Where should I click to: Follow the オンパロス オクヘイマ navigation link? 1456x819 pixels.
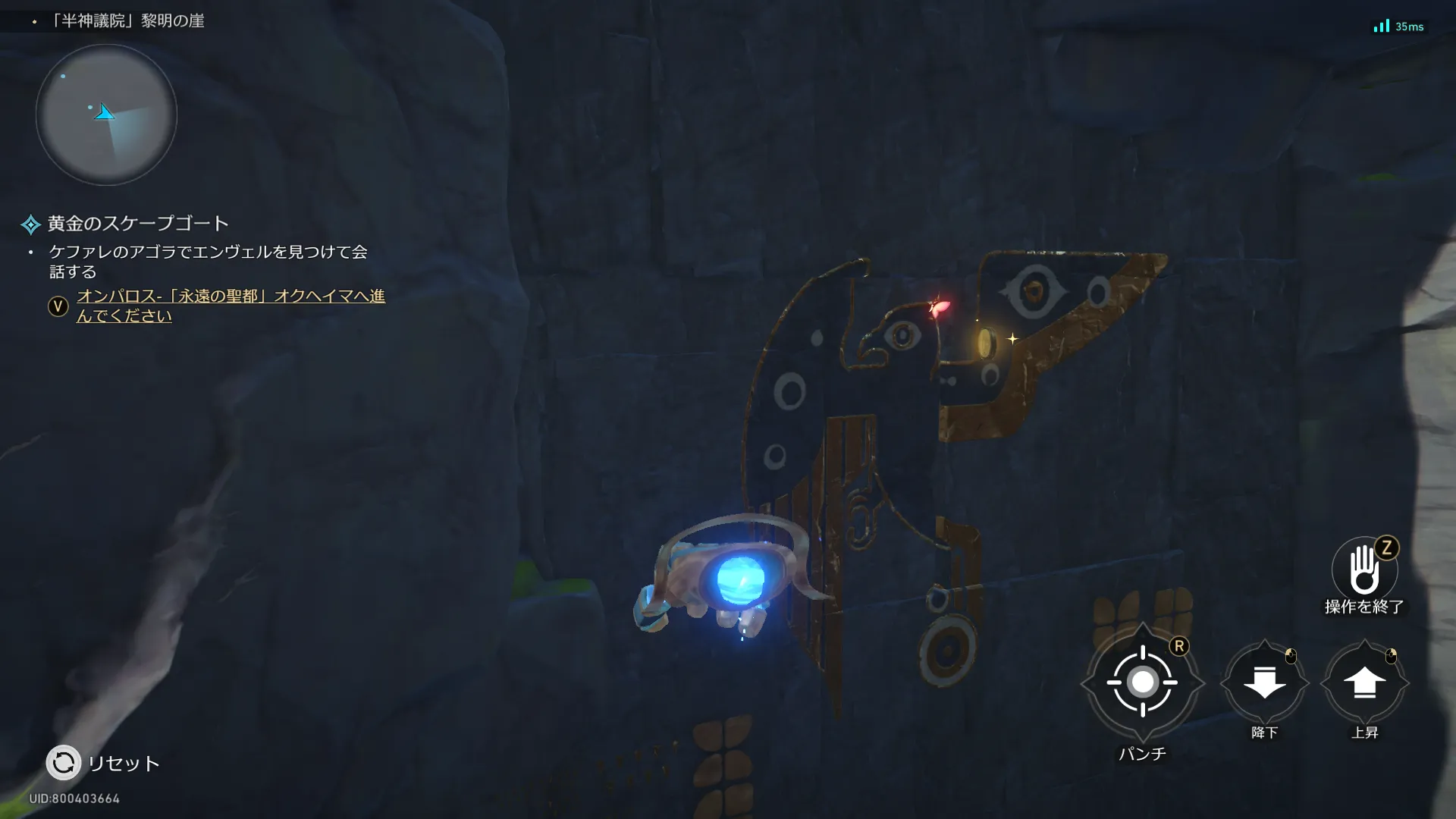tap(231, 306)
